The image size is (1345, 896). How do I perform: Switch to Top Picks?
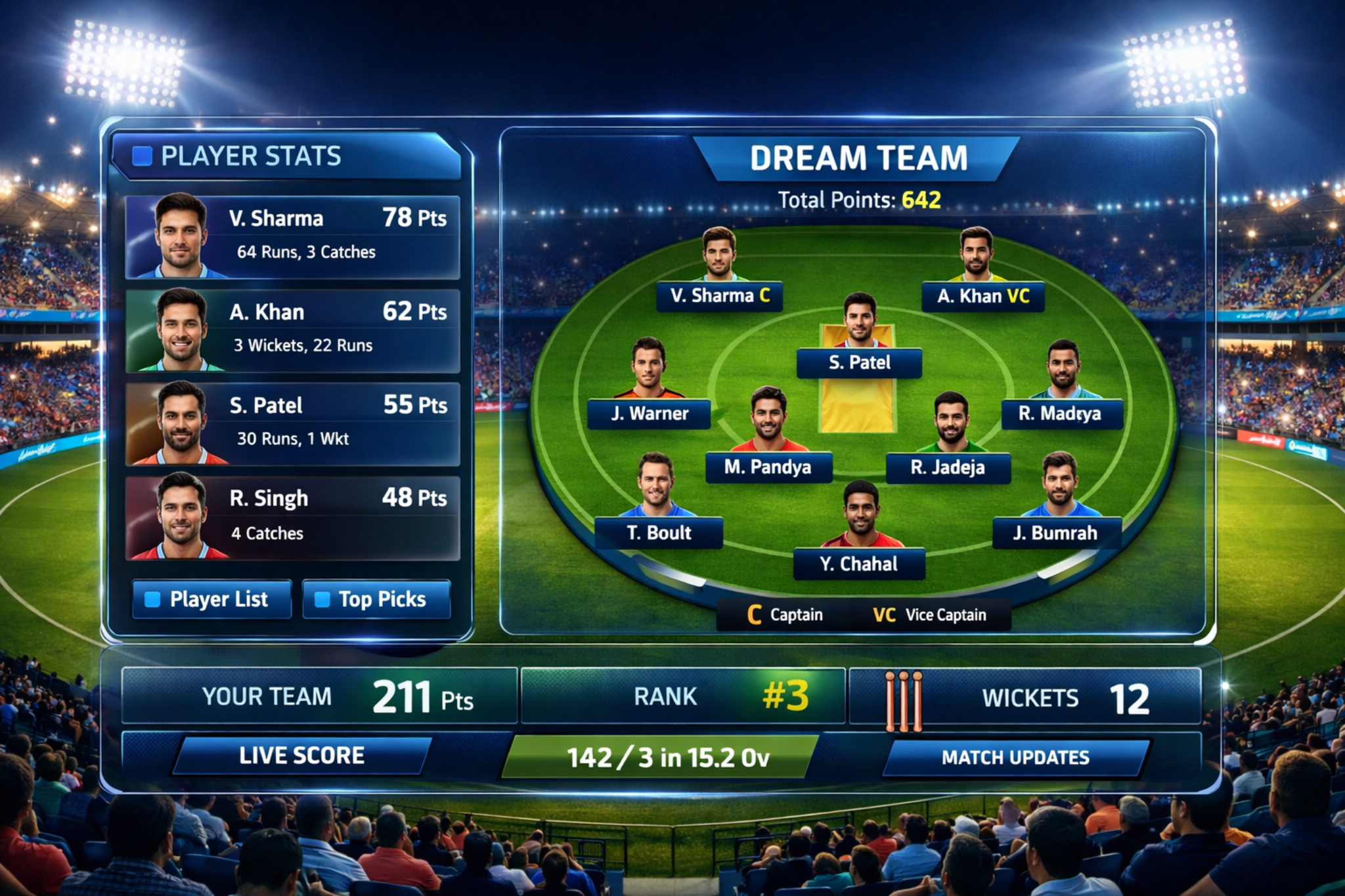[376, 599]
